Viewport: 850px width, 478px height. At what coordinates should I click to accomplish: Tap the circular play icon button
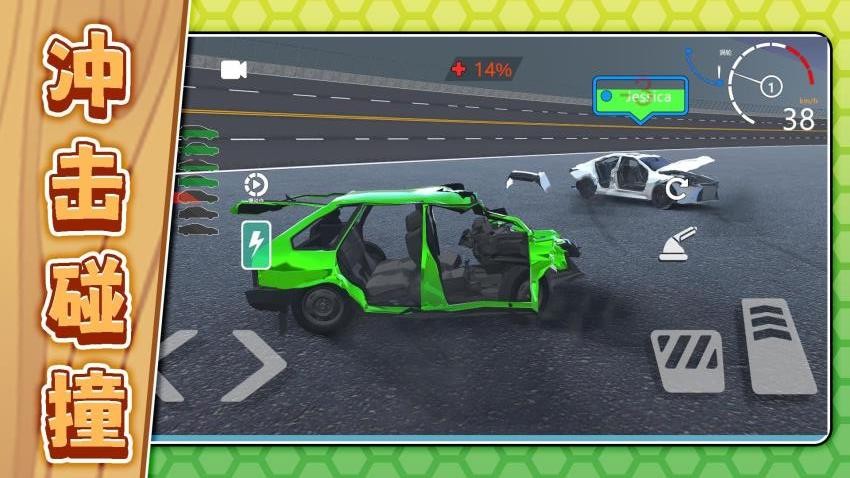(255, 184)
